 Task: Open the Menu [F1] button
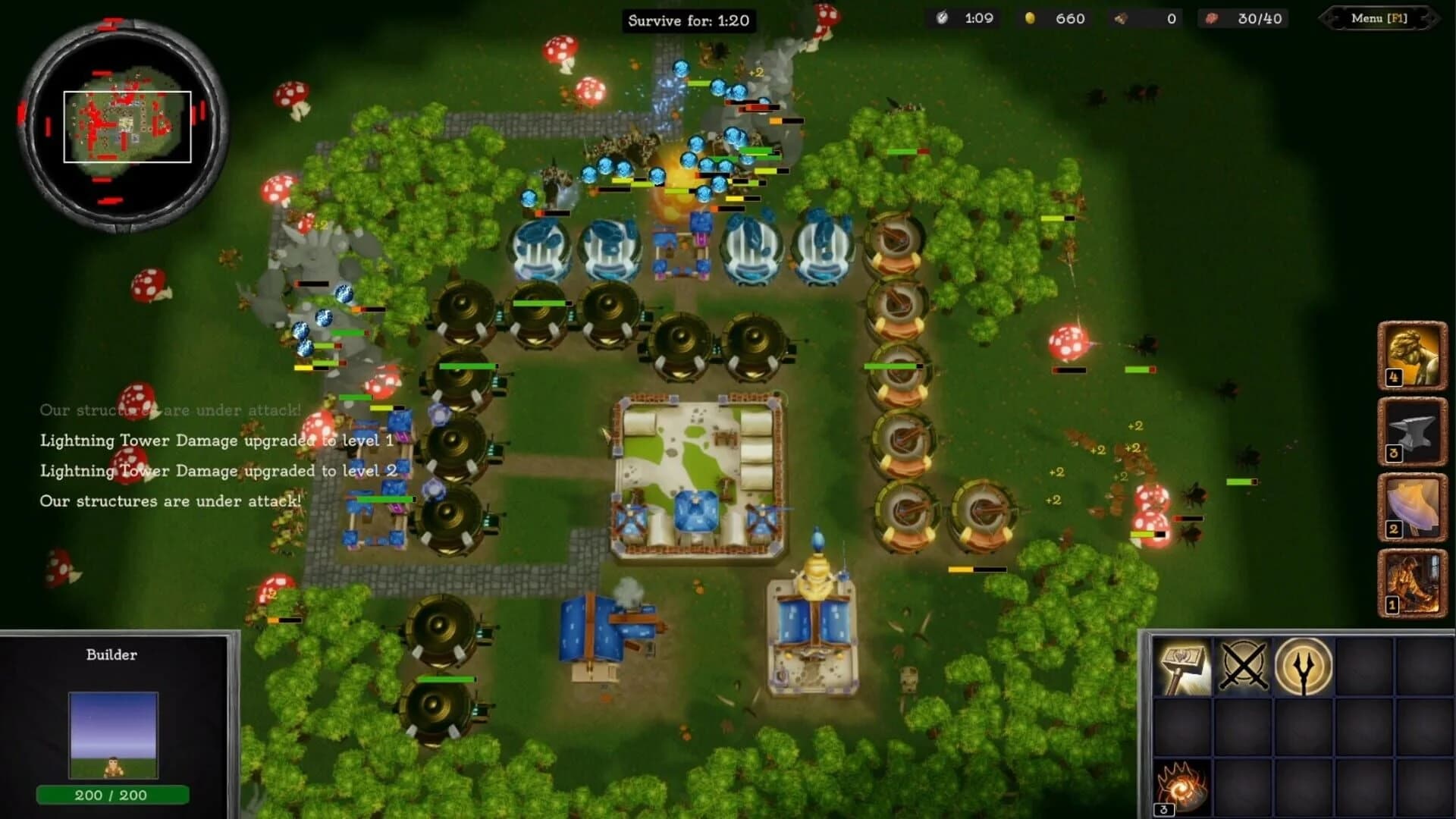(1380, 20)
